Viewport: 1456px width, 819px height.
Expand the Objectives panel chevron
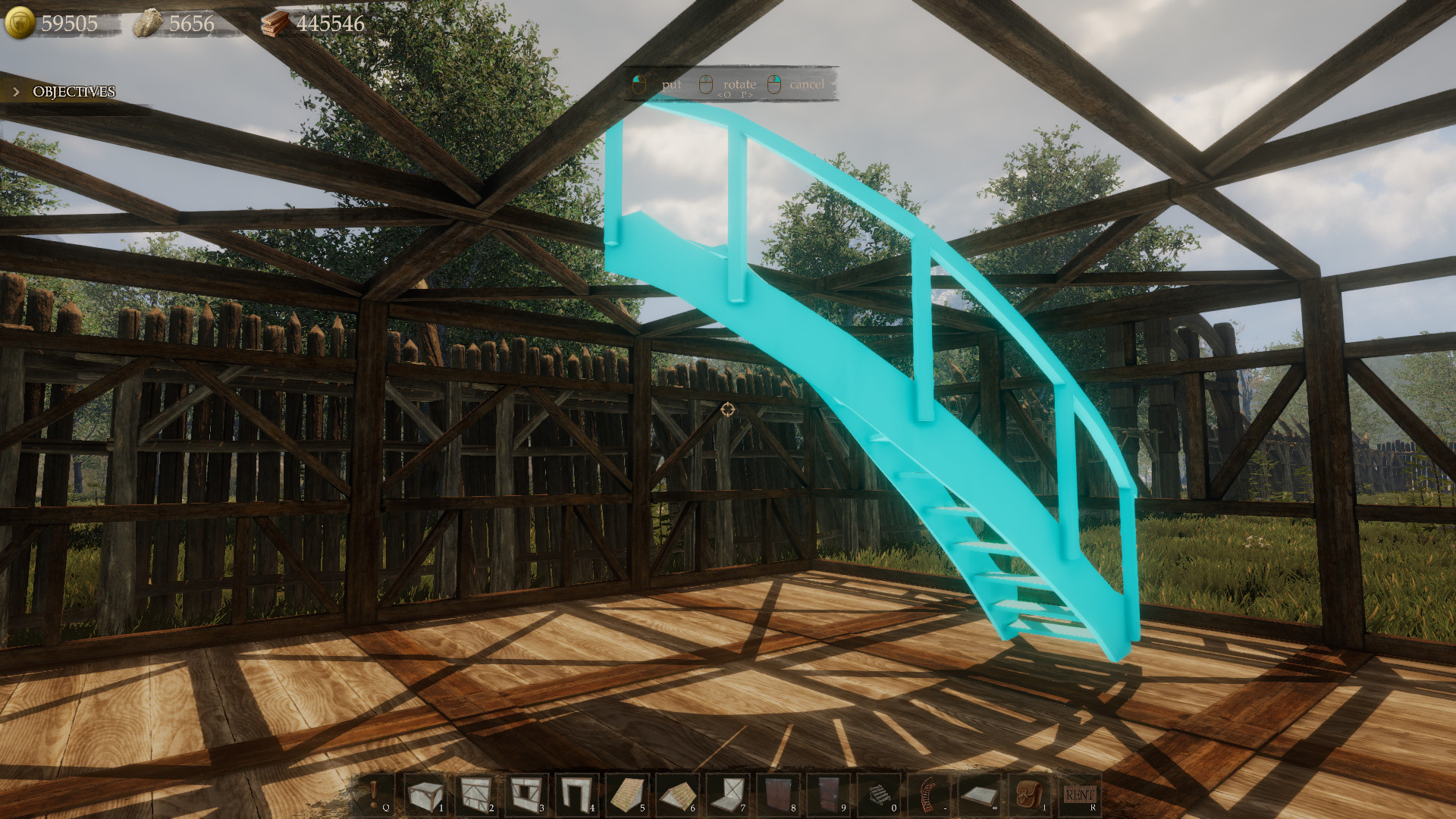[x=15, y=92]
